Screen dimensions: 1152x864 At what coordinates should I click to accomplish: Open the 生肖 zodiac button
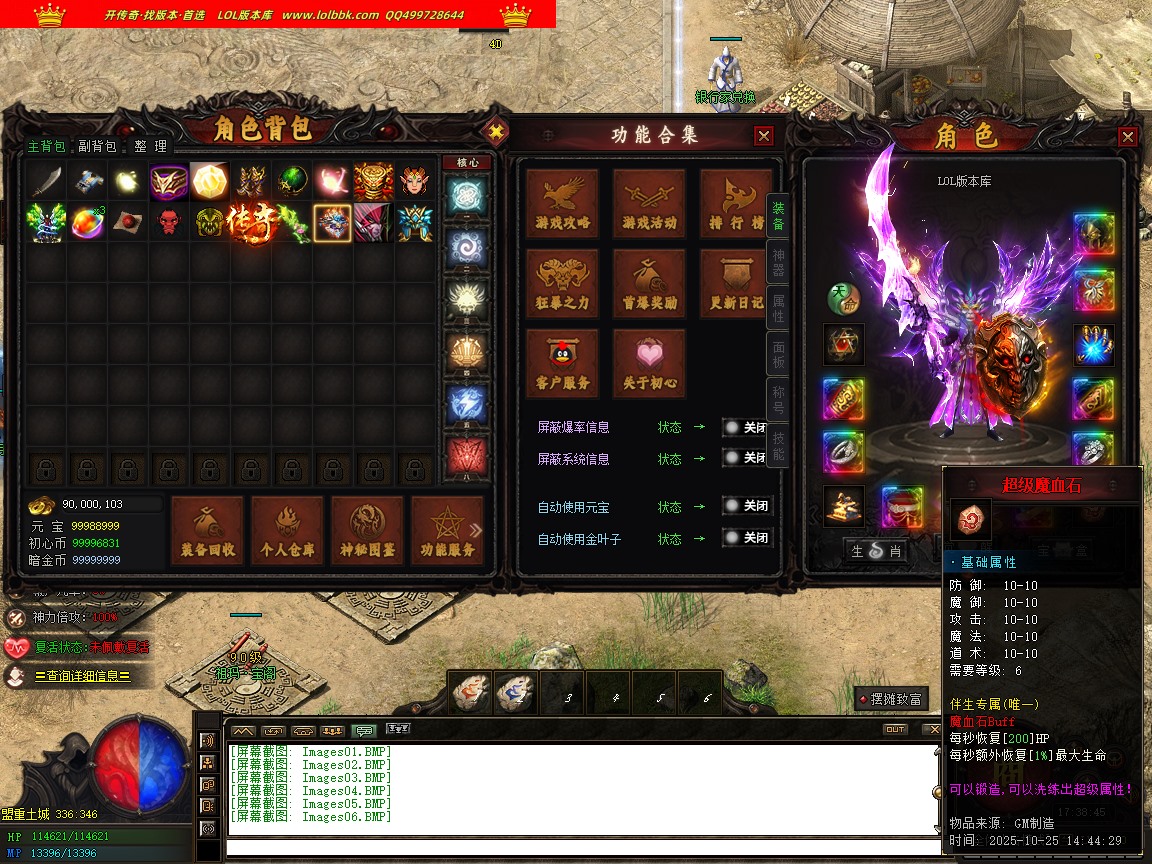[876, 550]
